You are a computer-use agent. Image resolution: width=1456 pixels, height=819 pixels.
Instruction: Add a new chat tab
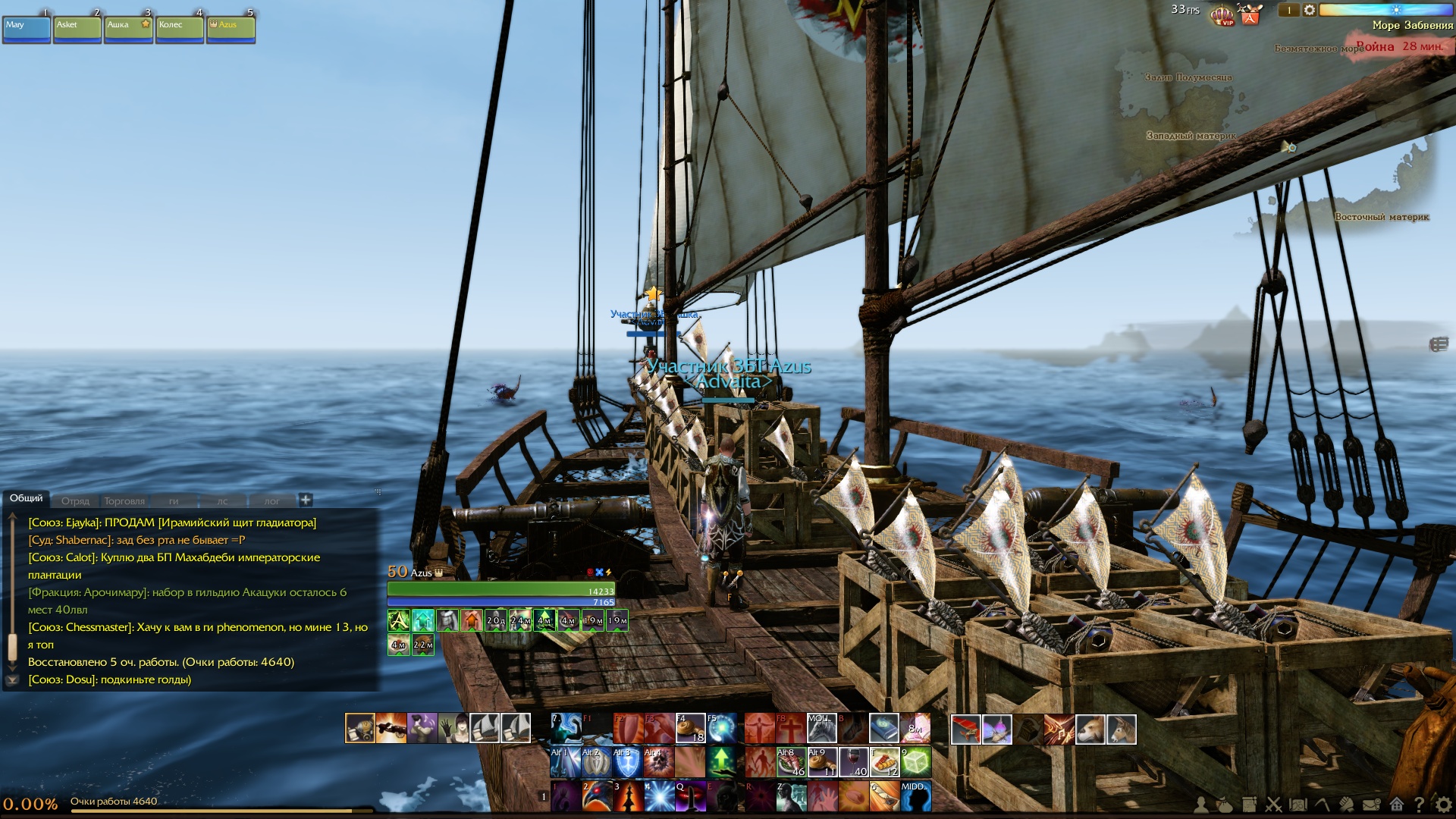pos(306,500)
